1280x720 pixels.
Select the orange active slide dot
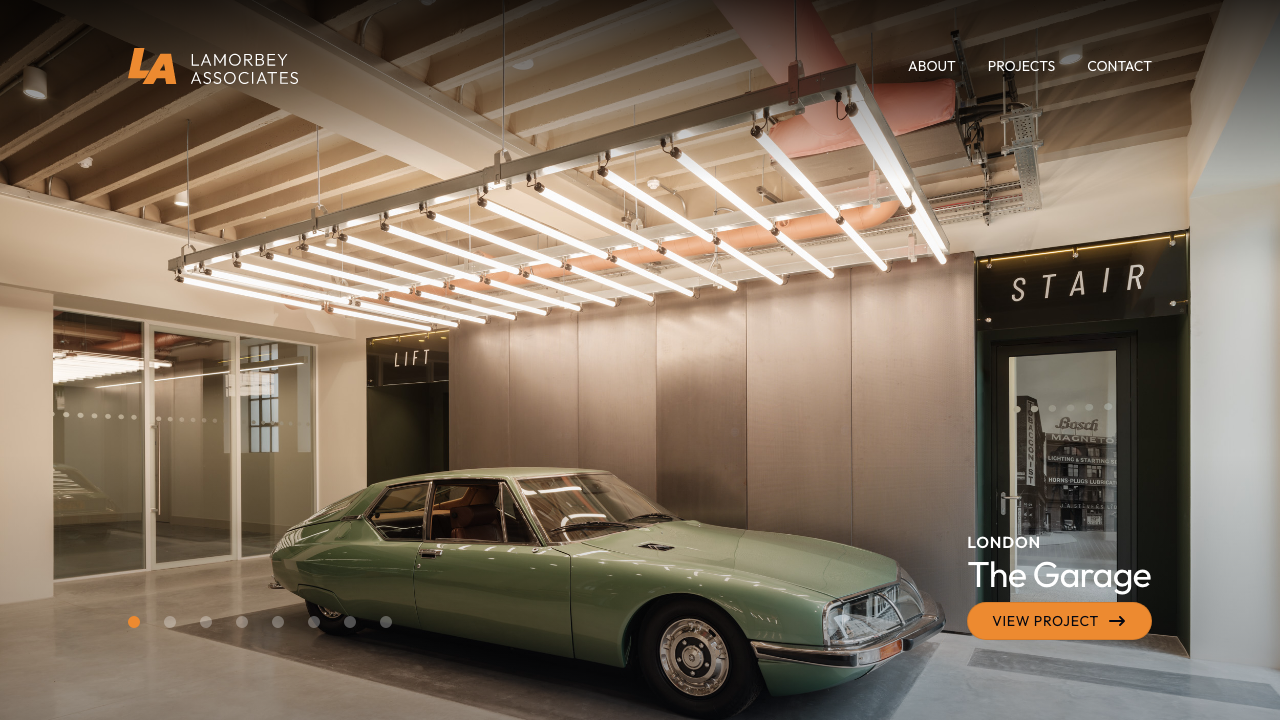134,622
